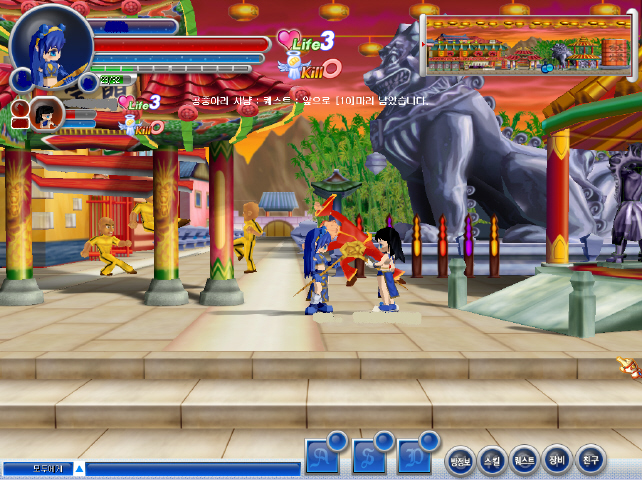
Task: Use the S skill slot
Action: (369, 456)
